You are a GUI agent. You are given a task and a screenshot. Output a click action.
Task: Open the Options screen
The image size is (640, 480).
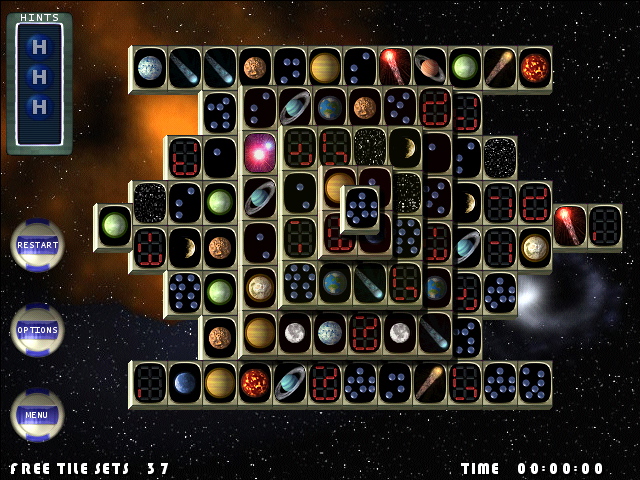[37, 330]
